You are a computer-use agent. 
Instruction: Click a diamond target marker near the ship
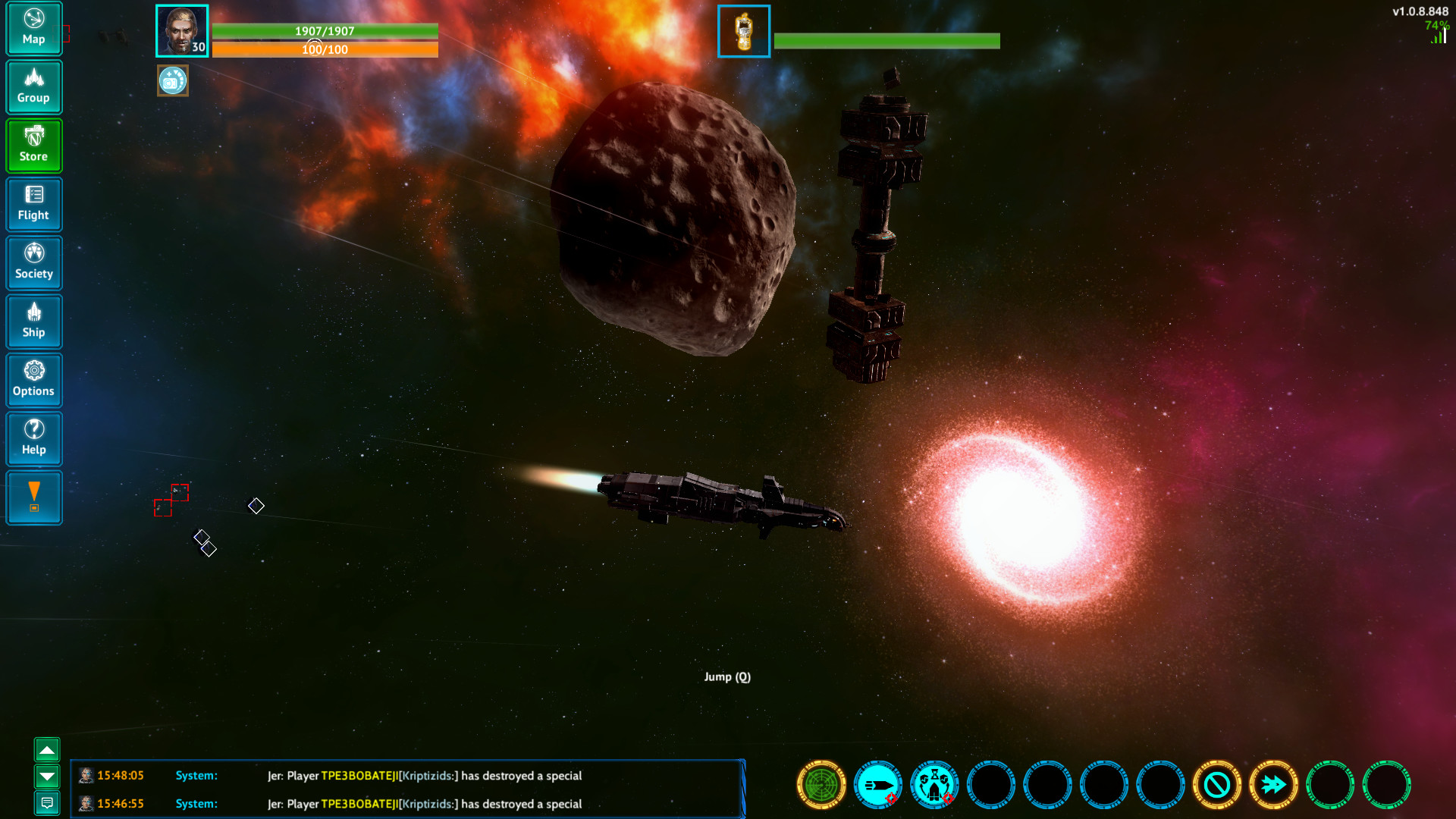pyautogui.click(x=256, y=505)
